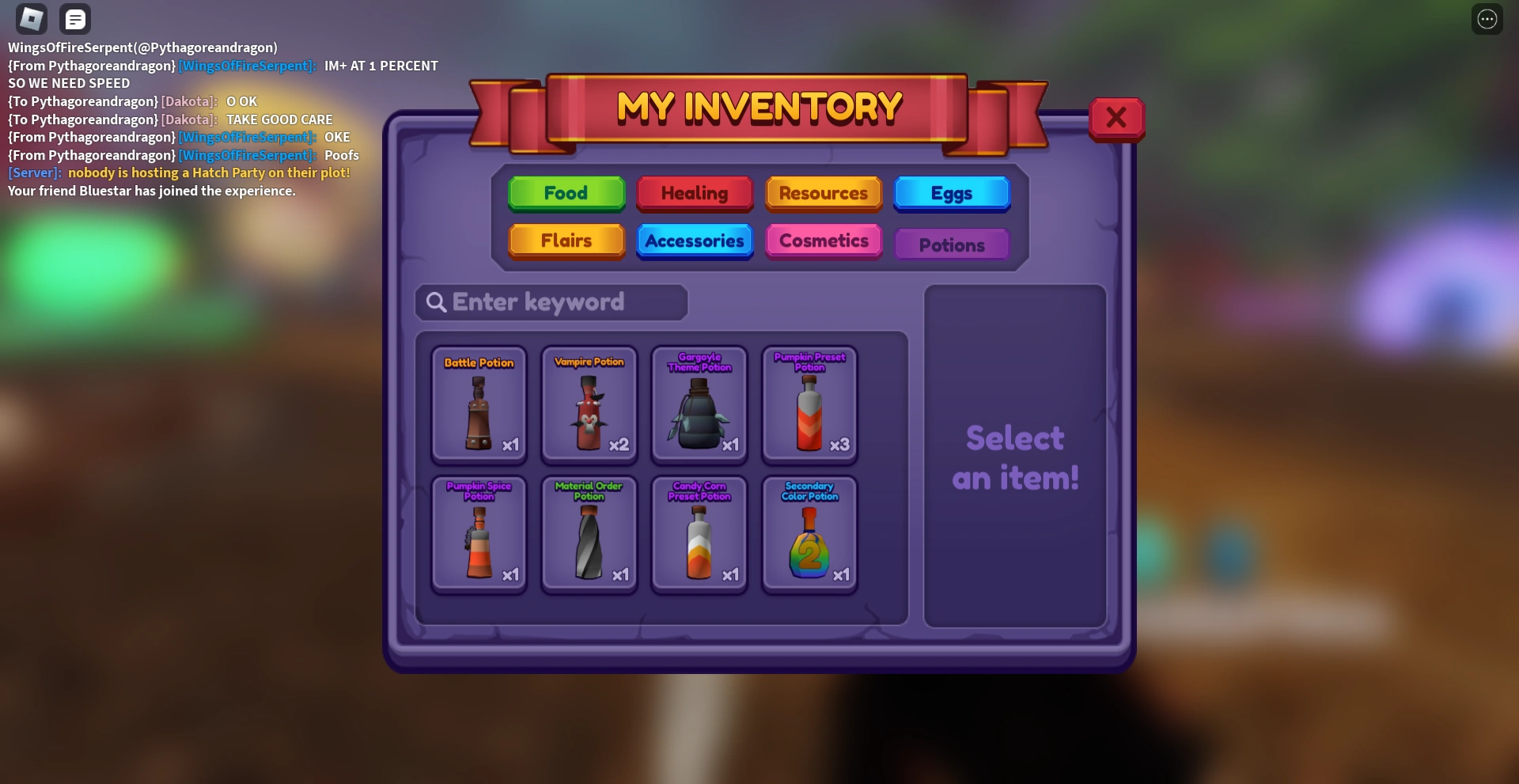This screenshot has height=784, width=1519.
Task: Switch to the Flairs category
Action: (566, 241)
